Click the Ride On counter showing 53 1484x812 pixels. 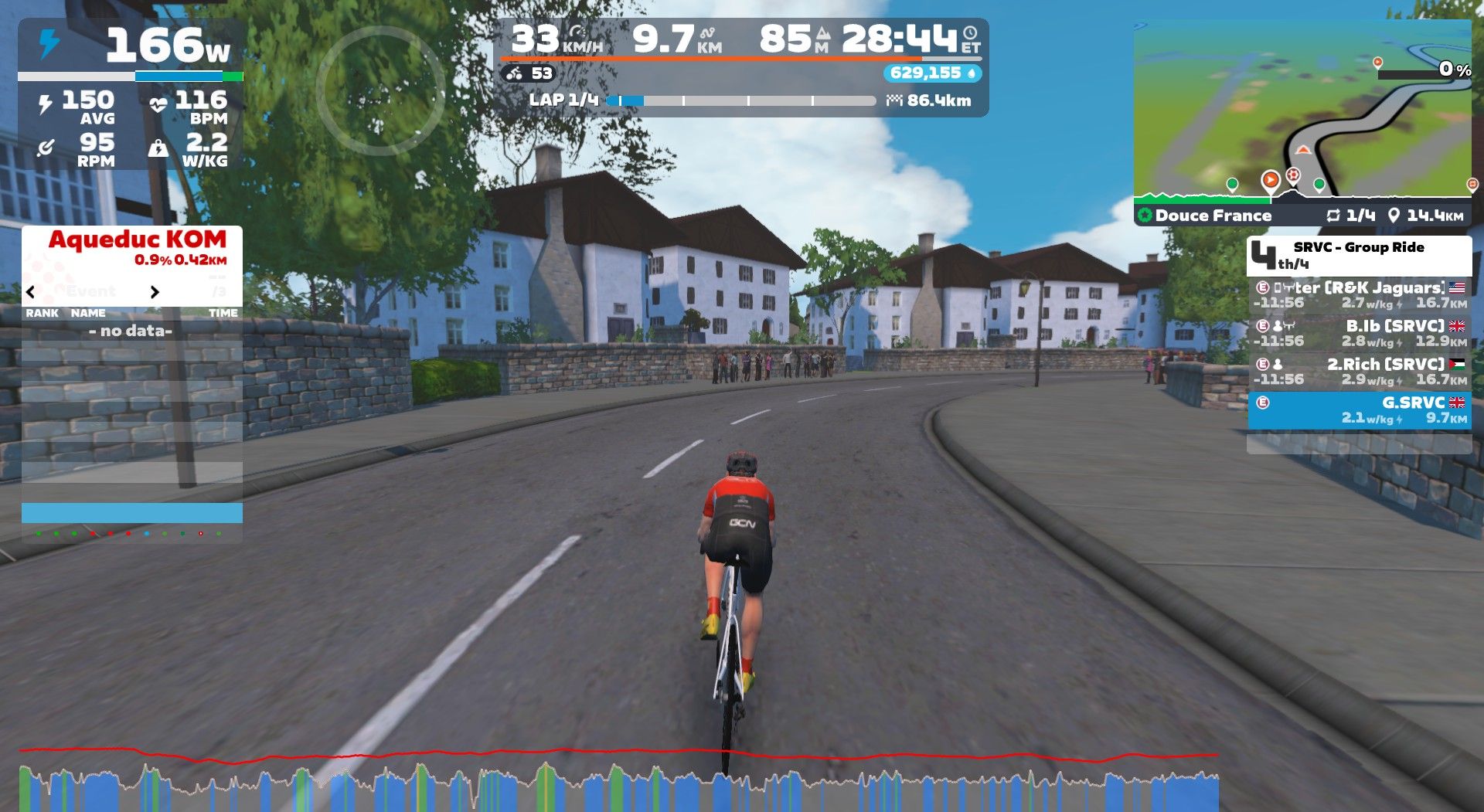coord(529,73)
